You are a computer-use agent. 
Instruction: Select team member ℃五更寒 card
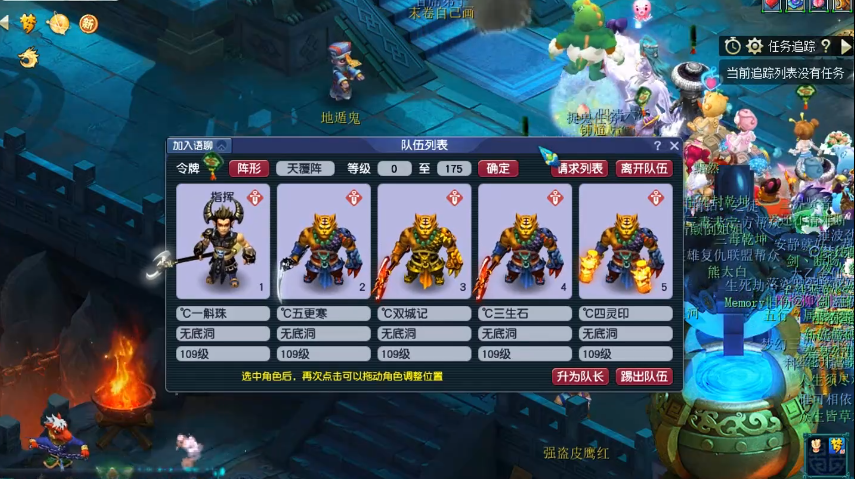pyautogui.click(x=323, y=241)
